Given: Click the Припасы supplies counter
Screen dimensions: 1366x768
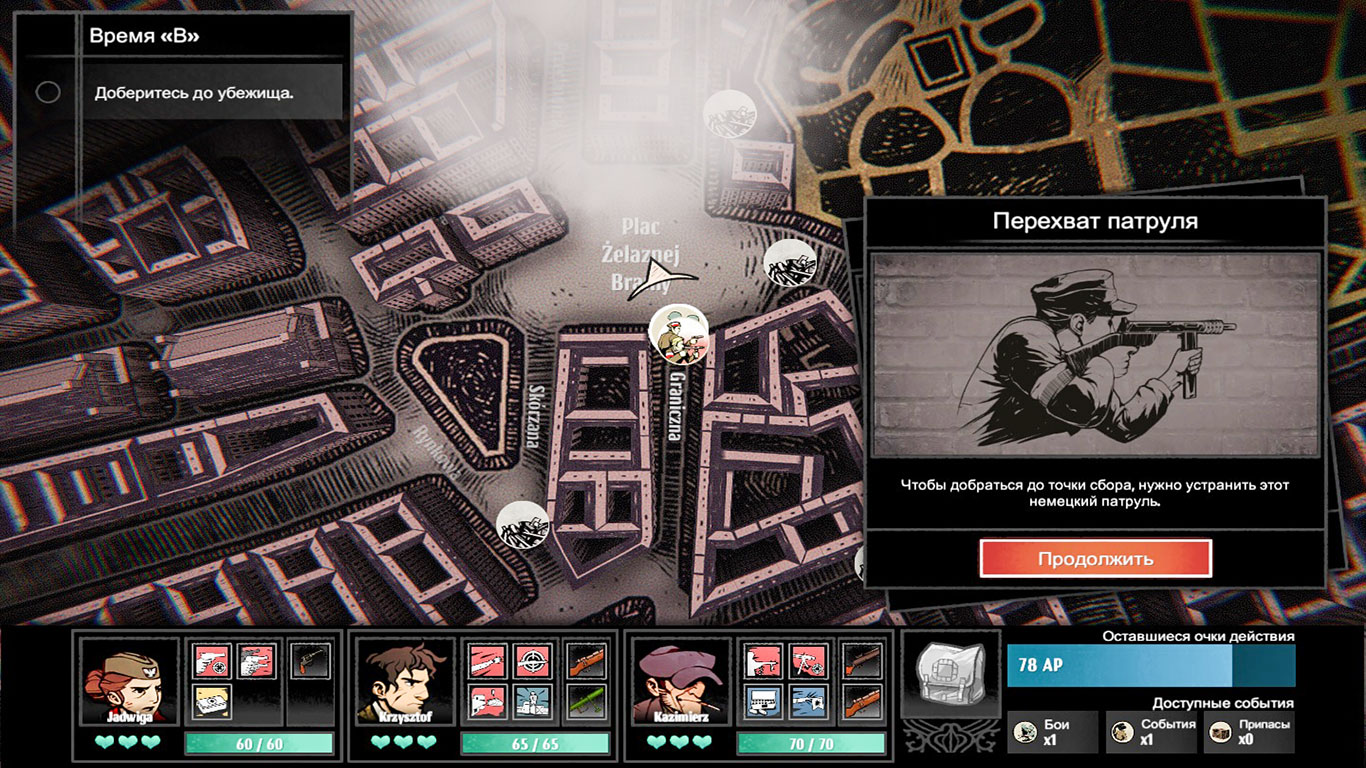Looking at the screenshot, I should [1248, 732].
